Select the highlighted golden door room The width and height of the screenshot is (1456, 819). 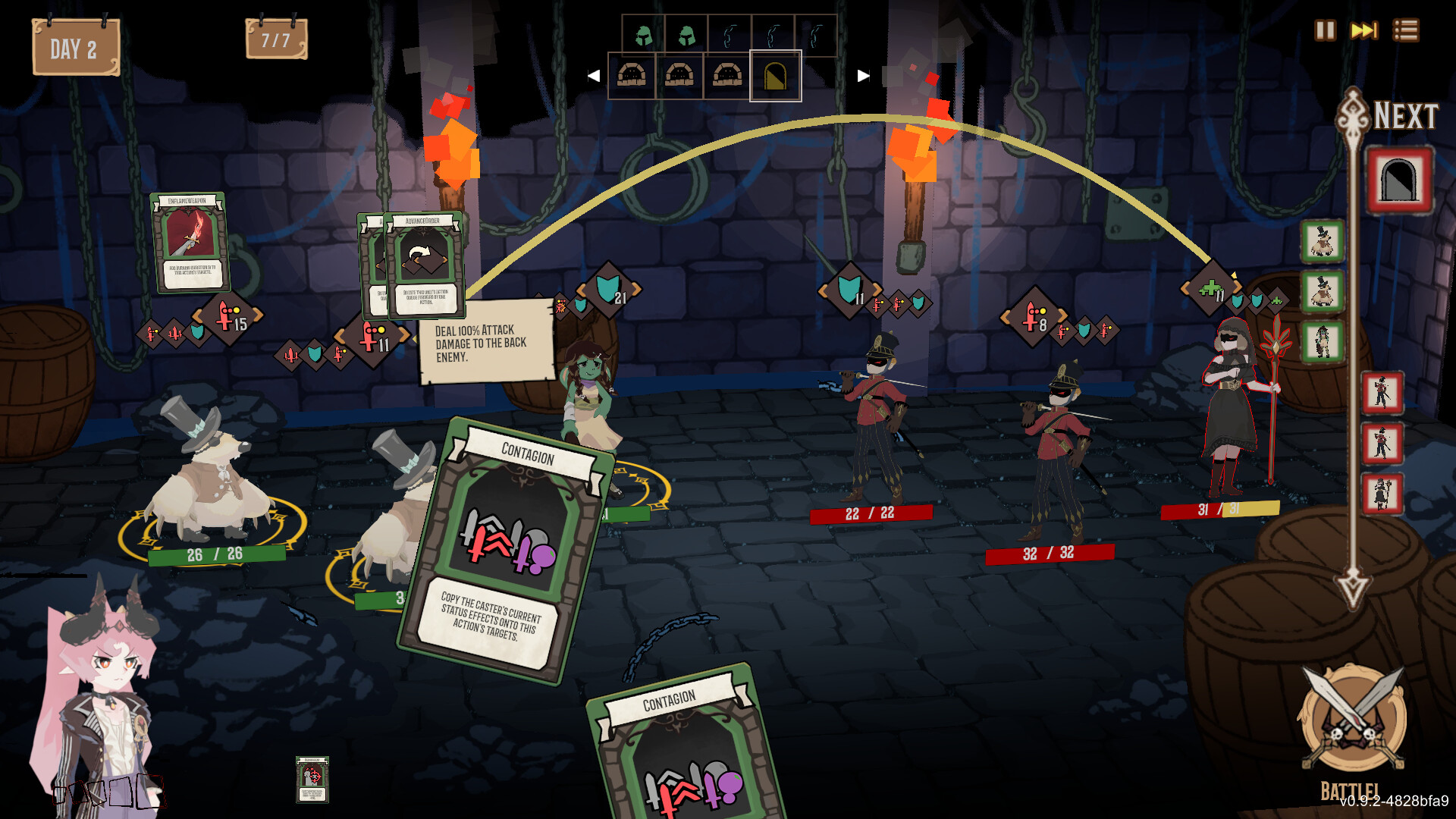[775, 76]
